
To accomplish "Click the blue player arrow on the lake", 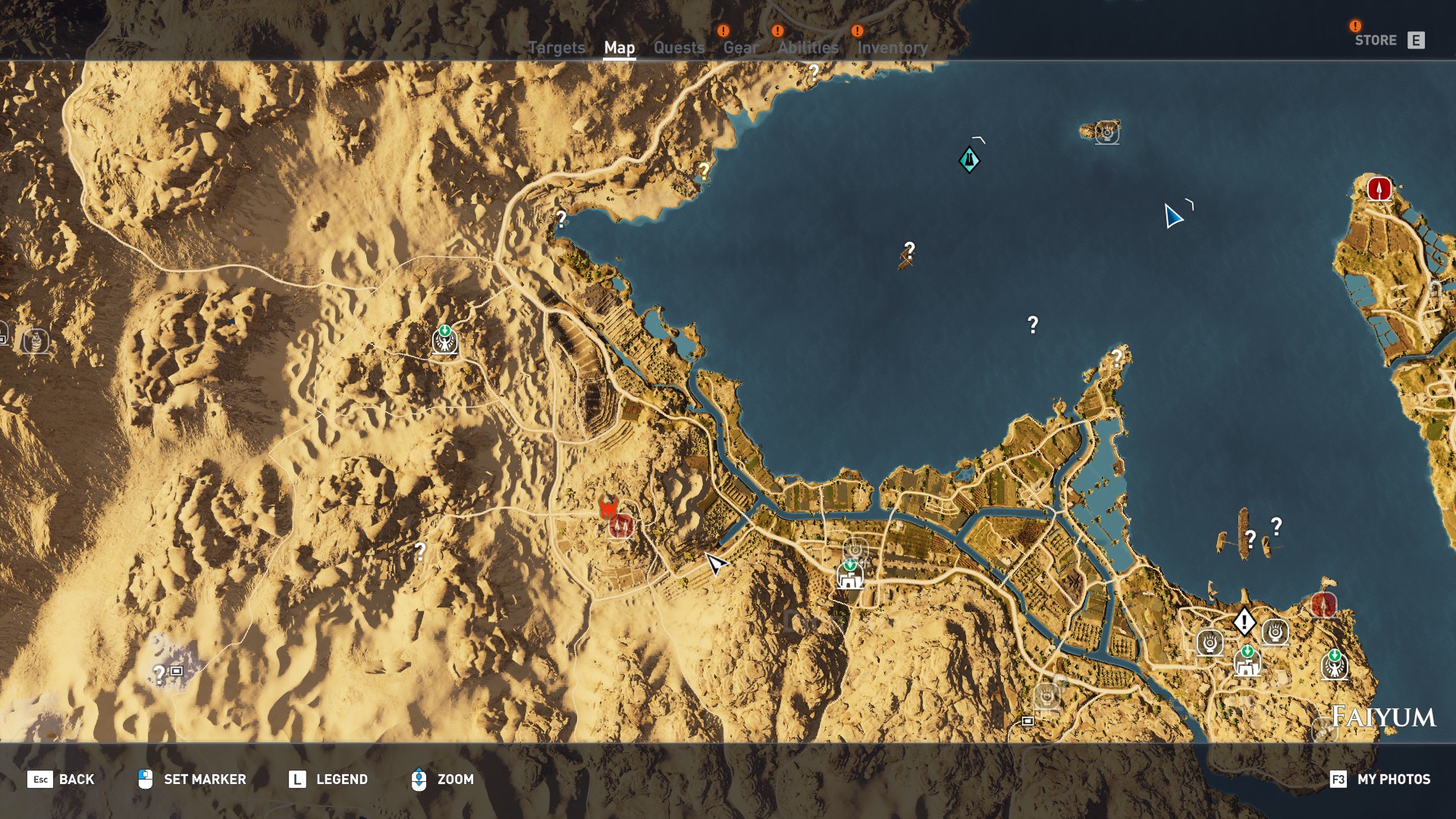I will 1172,216.
